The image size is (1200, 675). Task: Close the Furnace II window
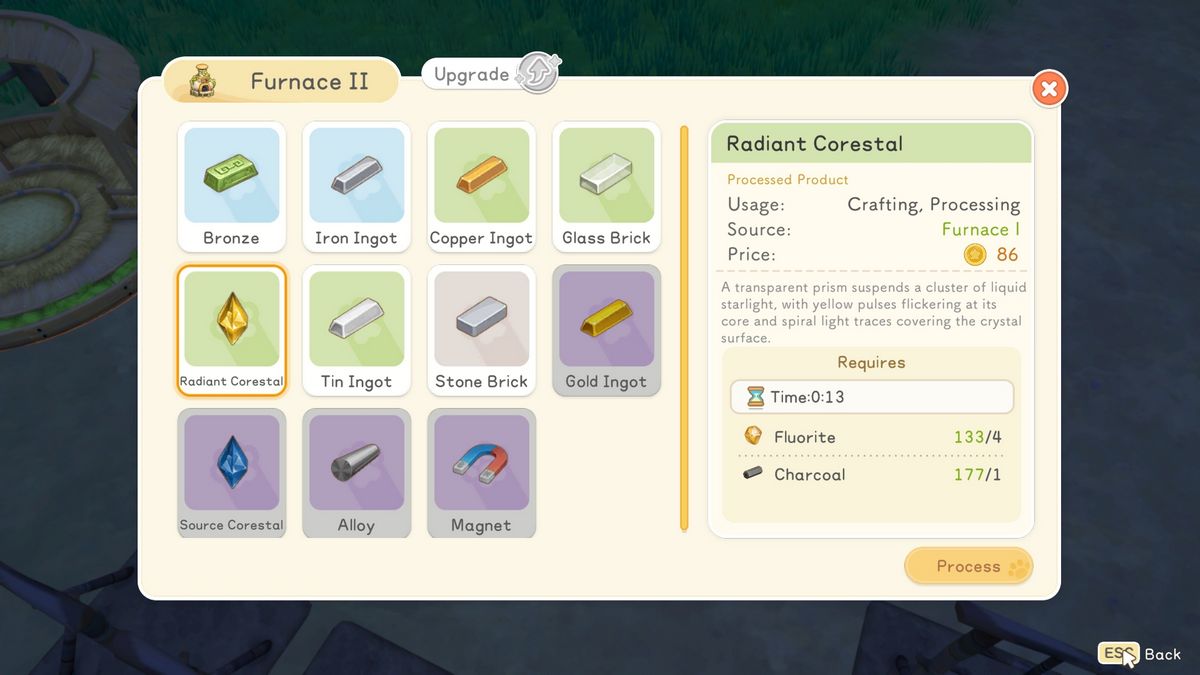tap(1049, 89)
